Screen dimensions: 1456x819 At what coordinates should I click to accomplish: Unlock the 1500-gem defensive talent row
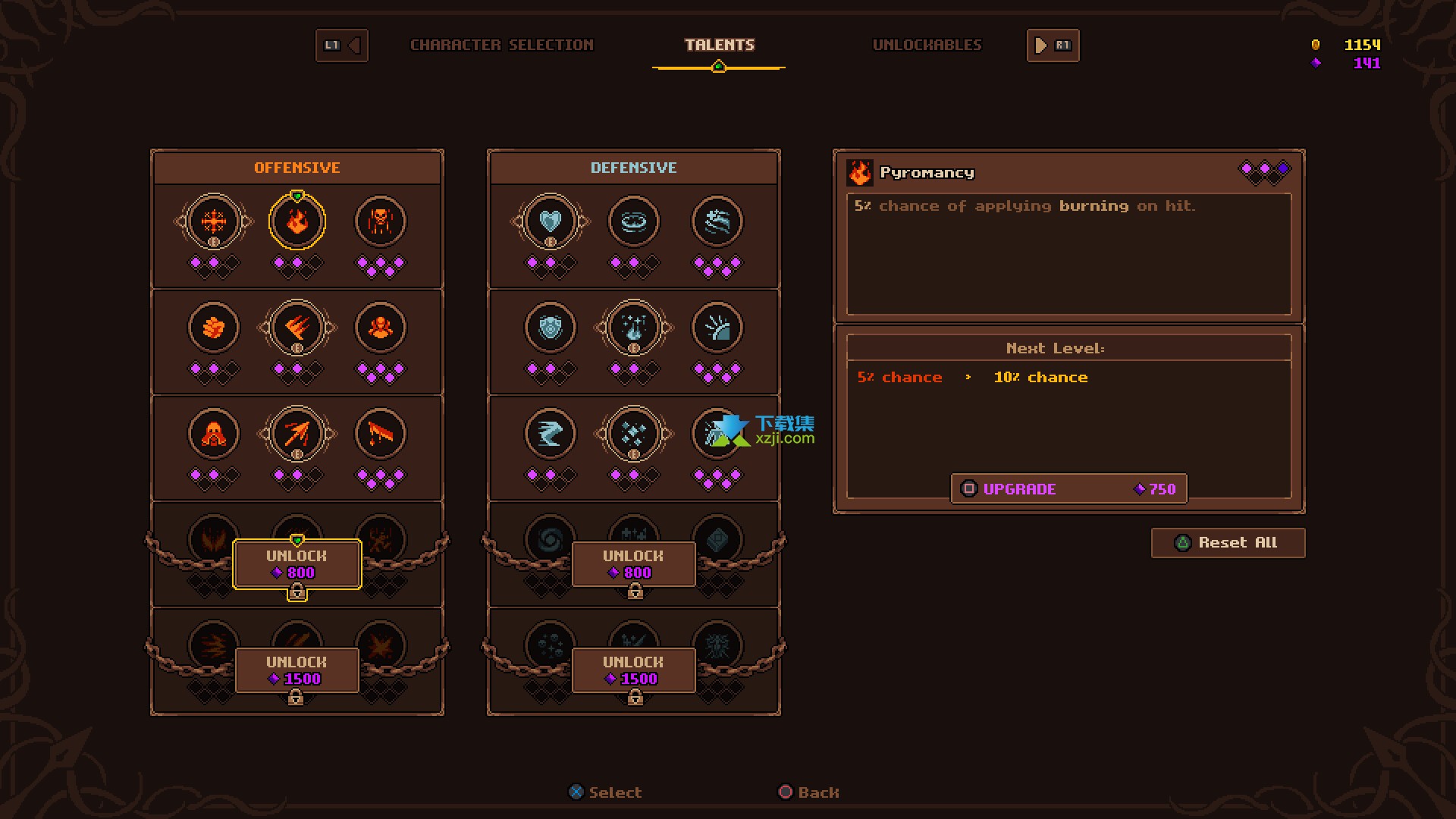click(x=634, y=670)
